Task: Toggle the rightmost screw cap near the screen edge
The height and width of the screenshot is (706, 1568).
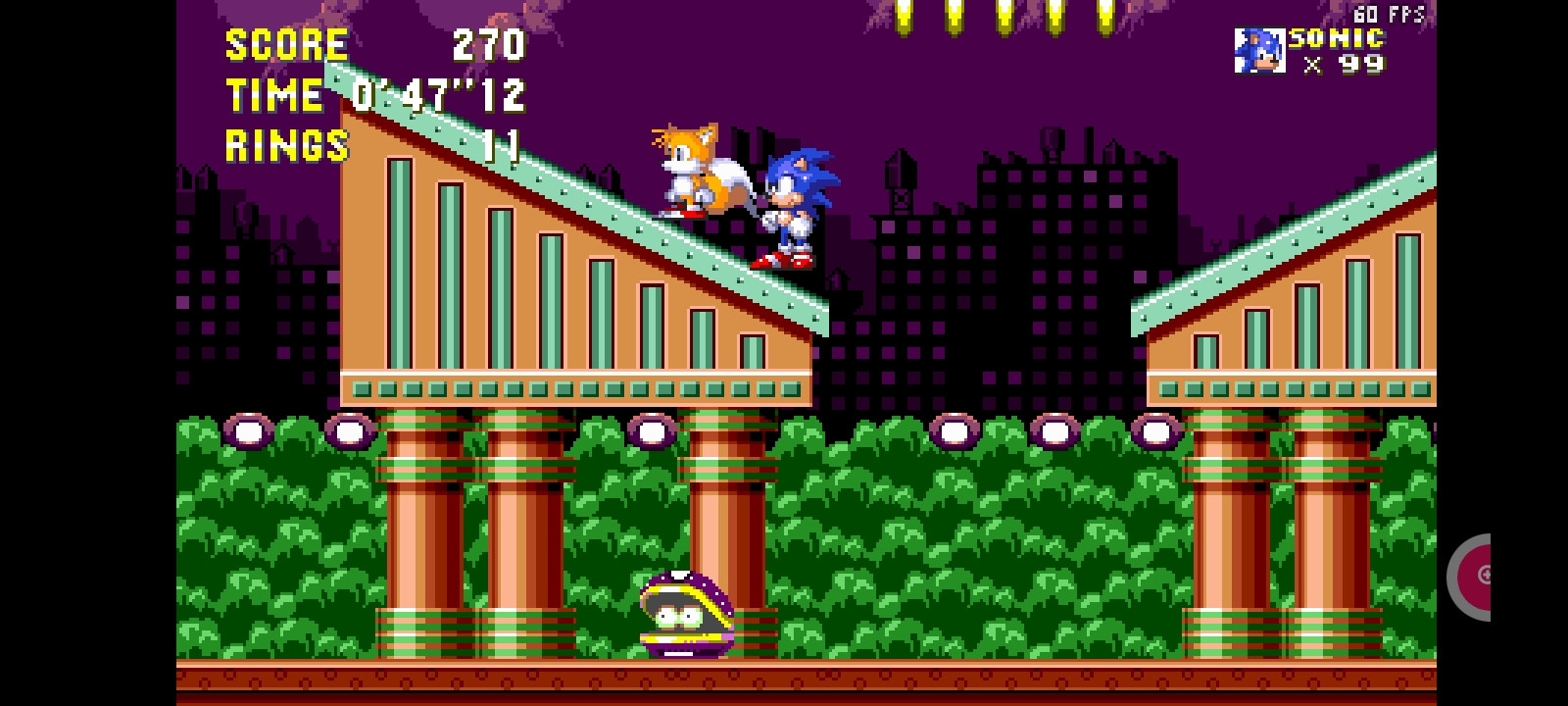Action: (1154, 429)
